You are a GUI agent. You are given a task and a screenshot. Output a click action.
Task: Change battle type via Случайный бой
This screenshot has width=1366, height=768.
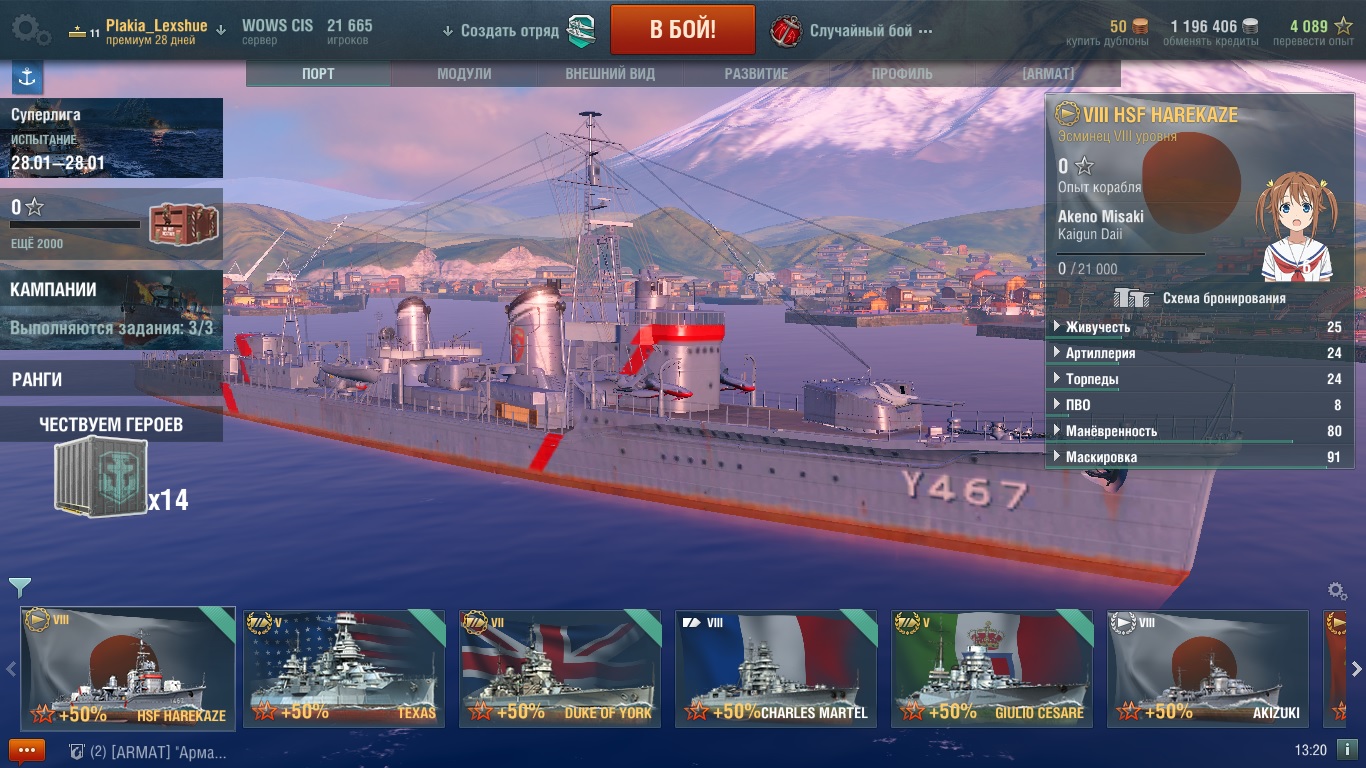tap(860, 31)
